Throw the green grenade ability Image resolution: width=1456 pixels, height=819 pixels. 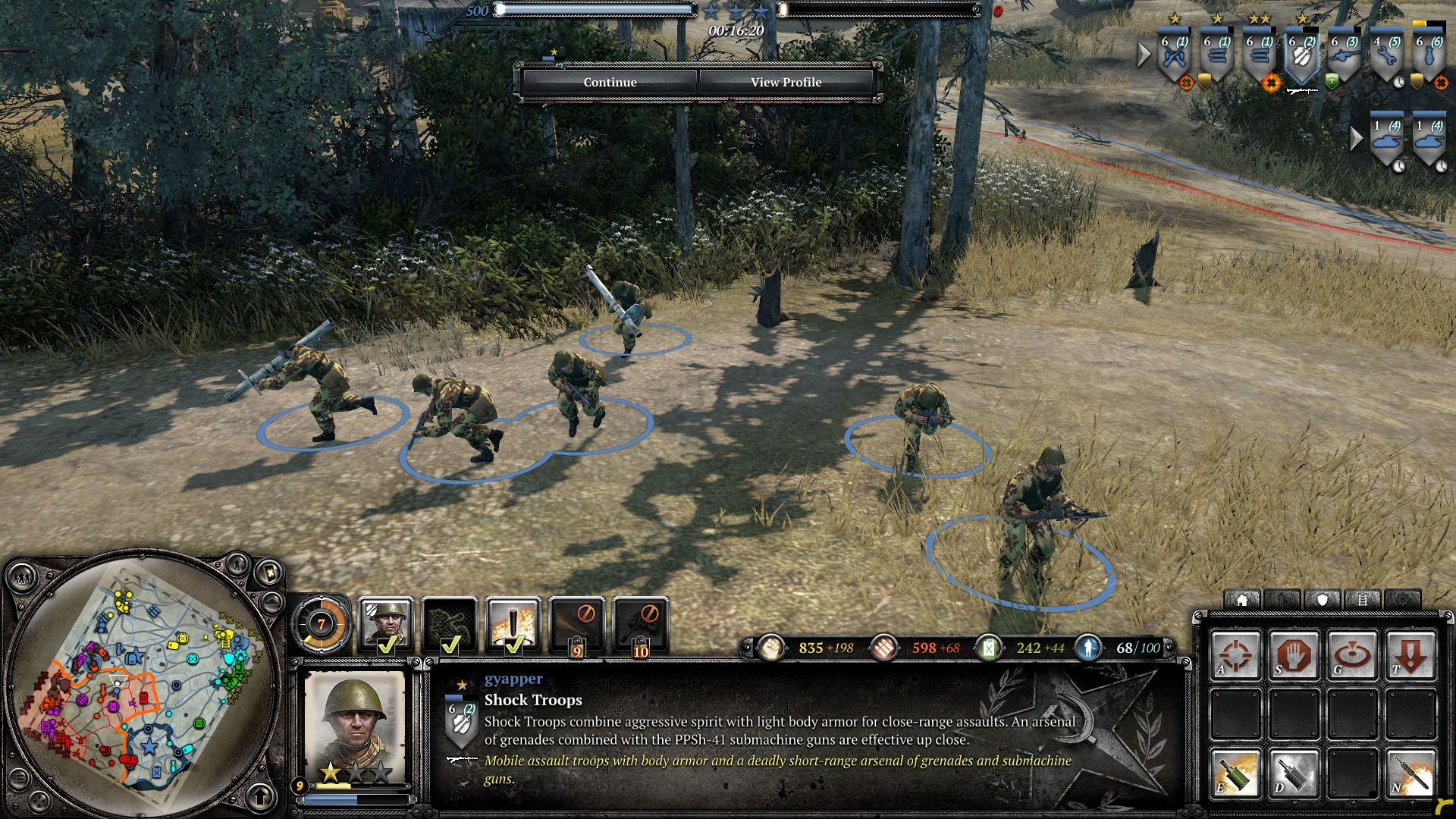[x=1235, y=772]
